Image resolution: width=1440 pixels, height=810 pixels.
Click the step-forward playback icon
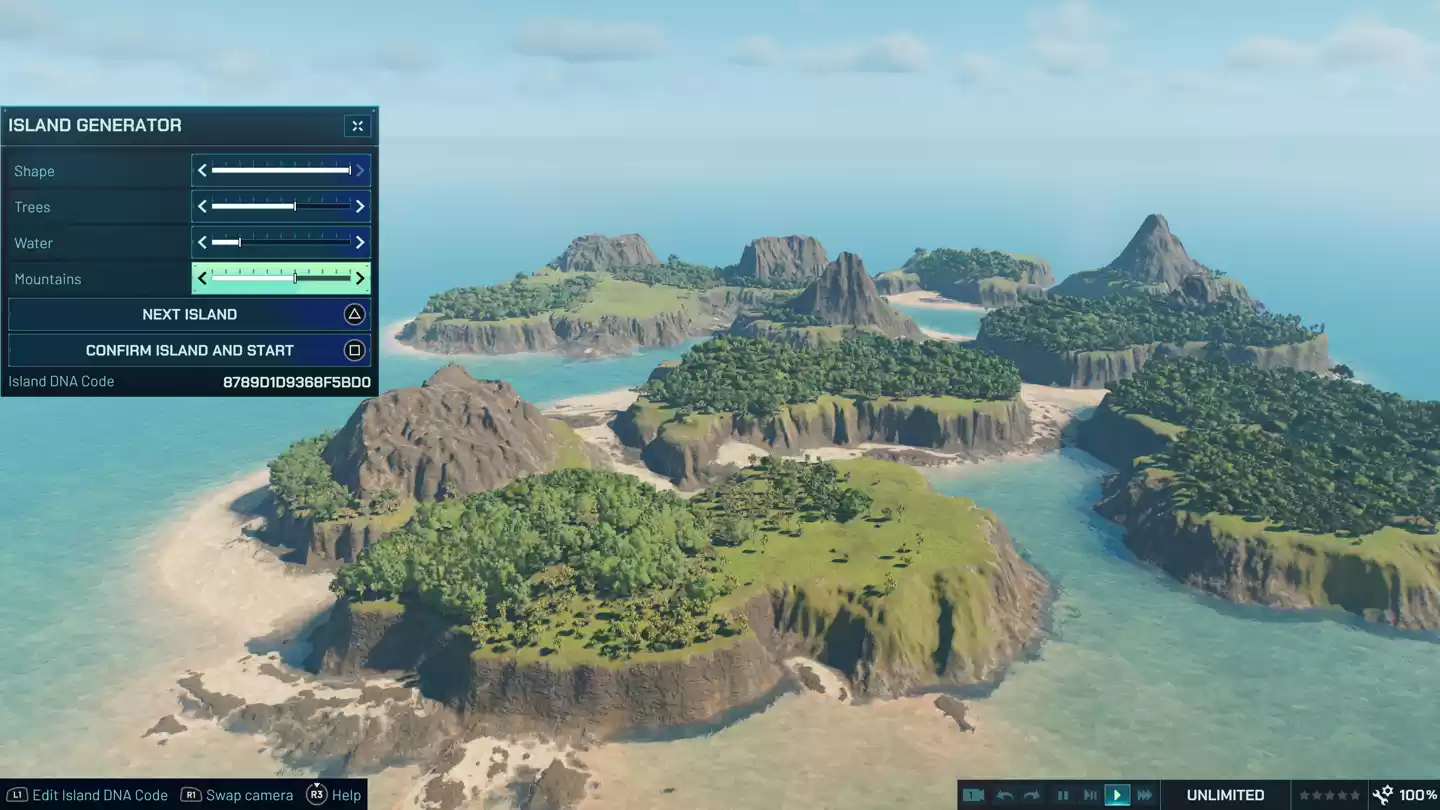tap(1090, 795)
